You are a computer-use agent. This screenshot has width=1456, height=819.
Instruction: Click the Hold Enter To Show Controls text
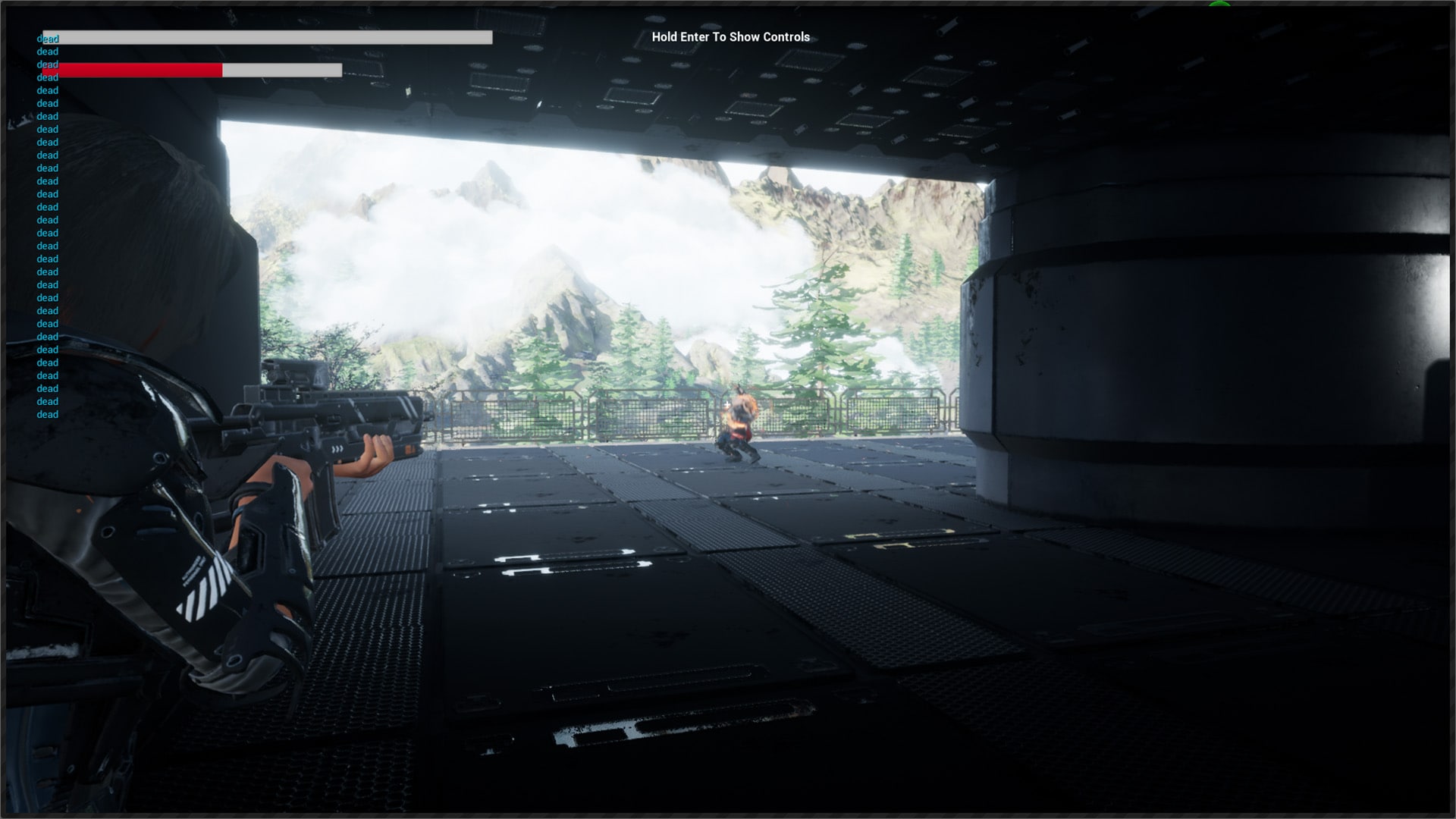point(729,36)
